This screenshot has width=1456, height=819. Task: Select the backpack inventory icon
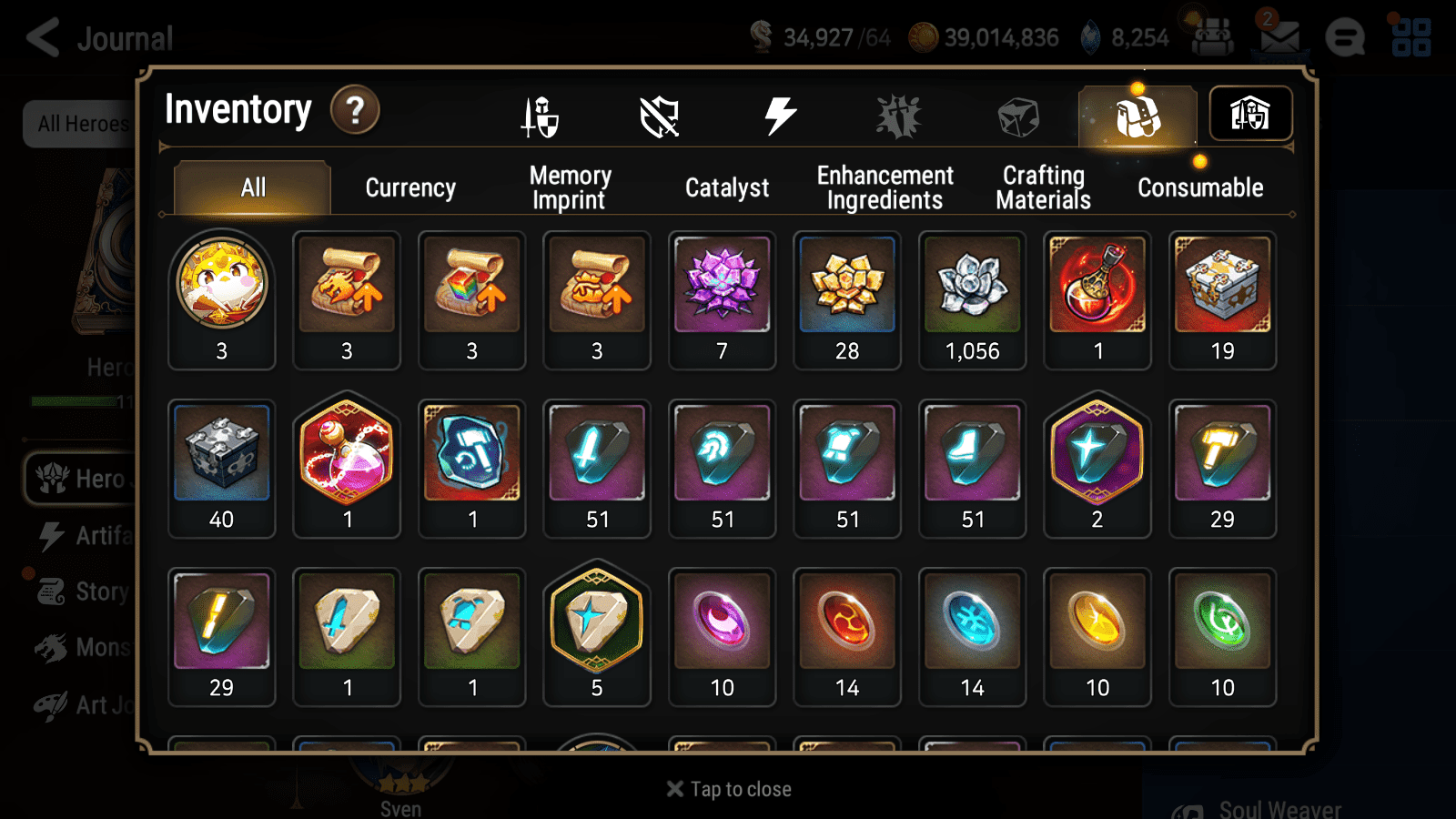(1137, 115)
